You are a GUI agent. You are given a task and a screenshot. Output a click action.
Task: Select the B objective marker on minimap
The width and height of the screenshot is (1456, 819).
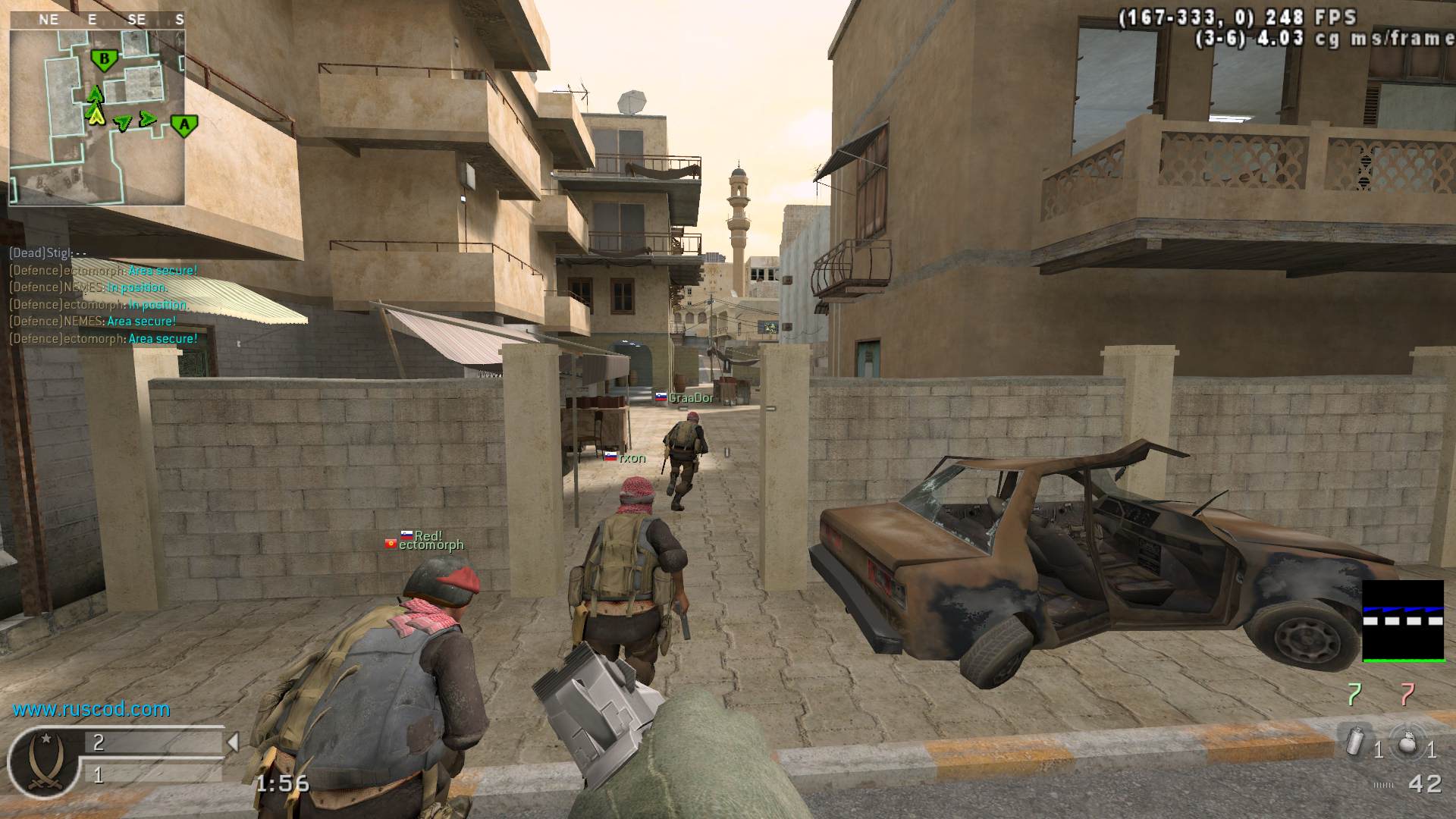coord(104,59)
